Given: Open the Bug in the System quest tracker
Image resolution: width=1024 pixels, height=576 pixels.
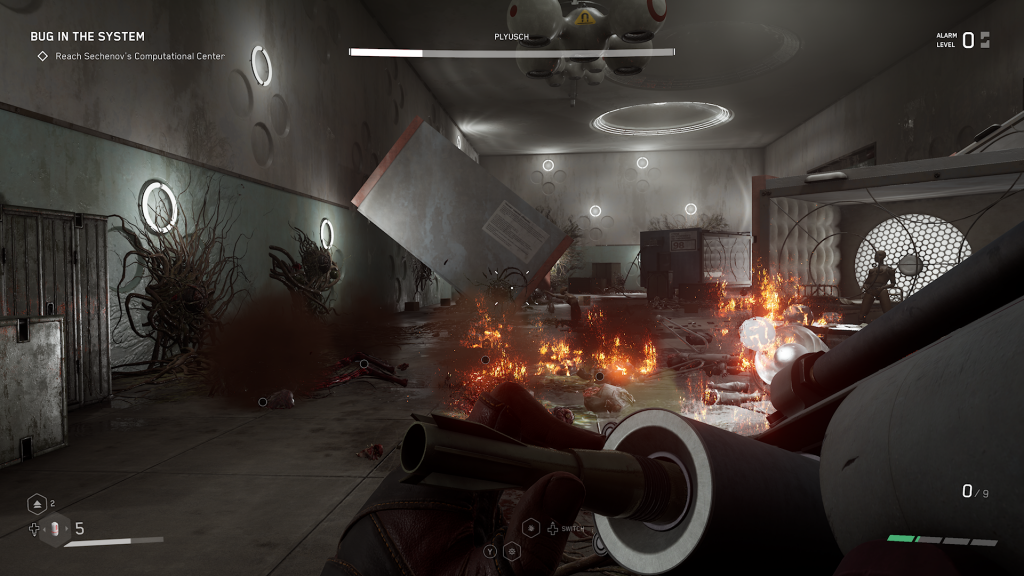Looking at the screenshot, I should click(x=87, y=37).
